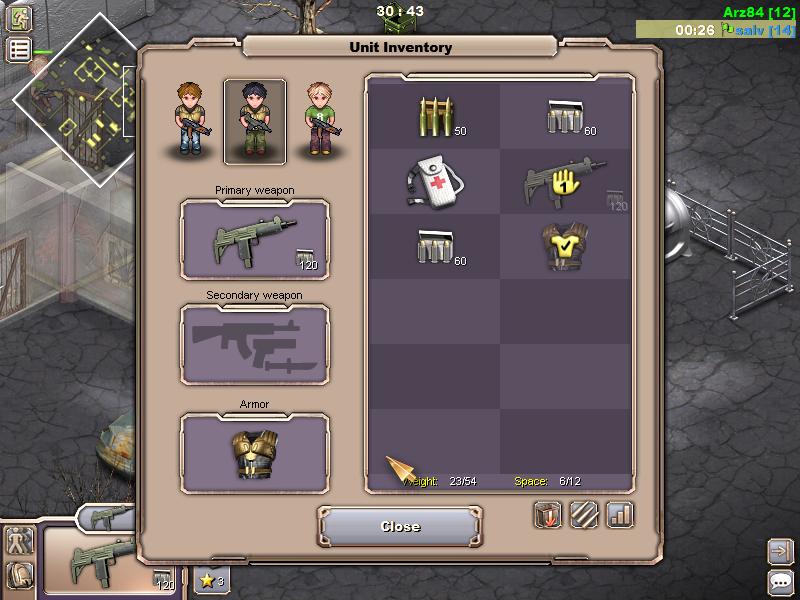Select the brown-haired soldier portrait

point(192,119)
